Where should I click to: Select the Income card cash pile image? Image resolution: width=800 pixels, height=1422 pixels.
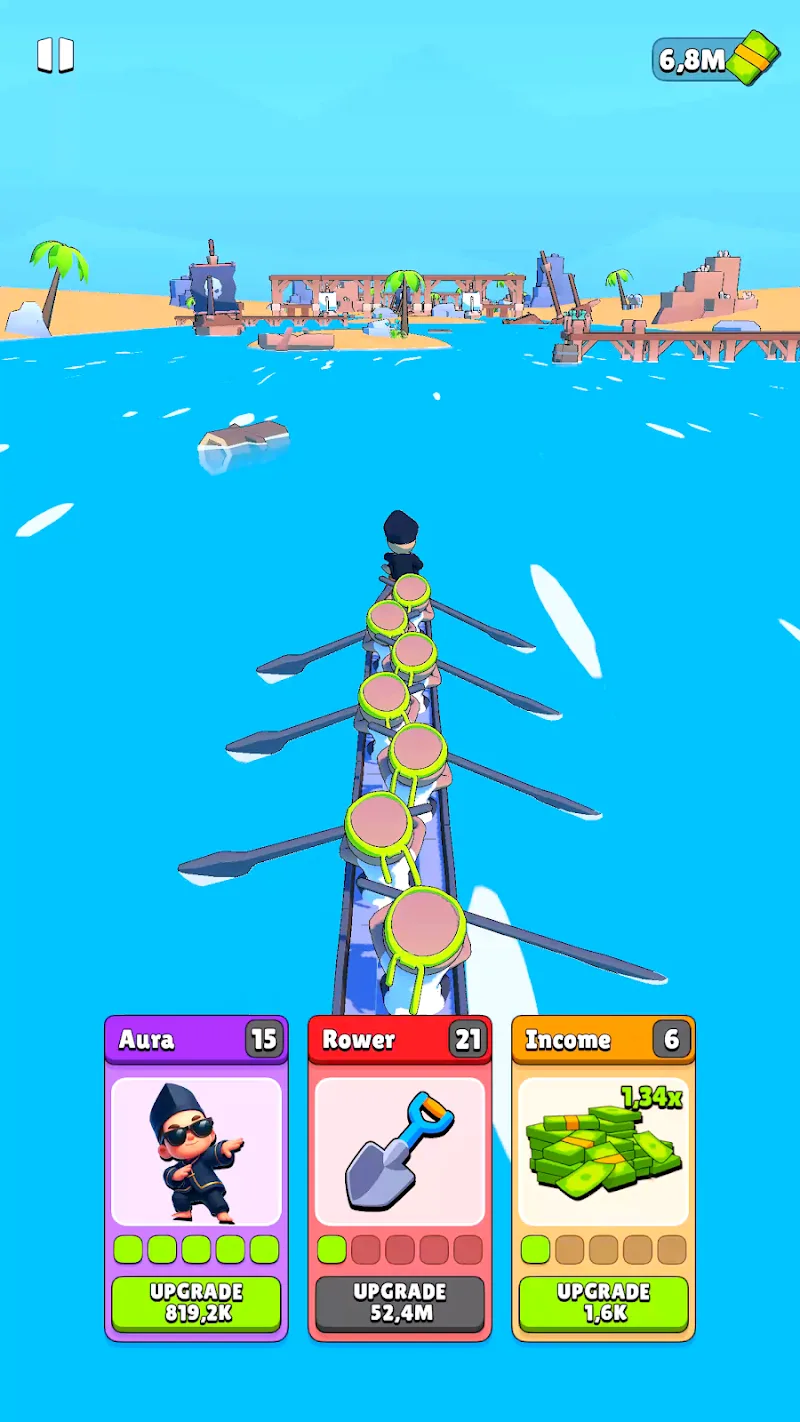pos(603,1152)
